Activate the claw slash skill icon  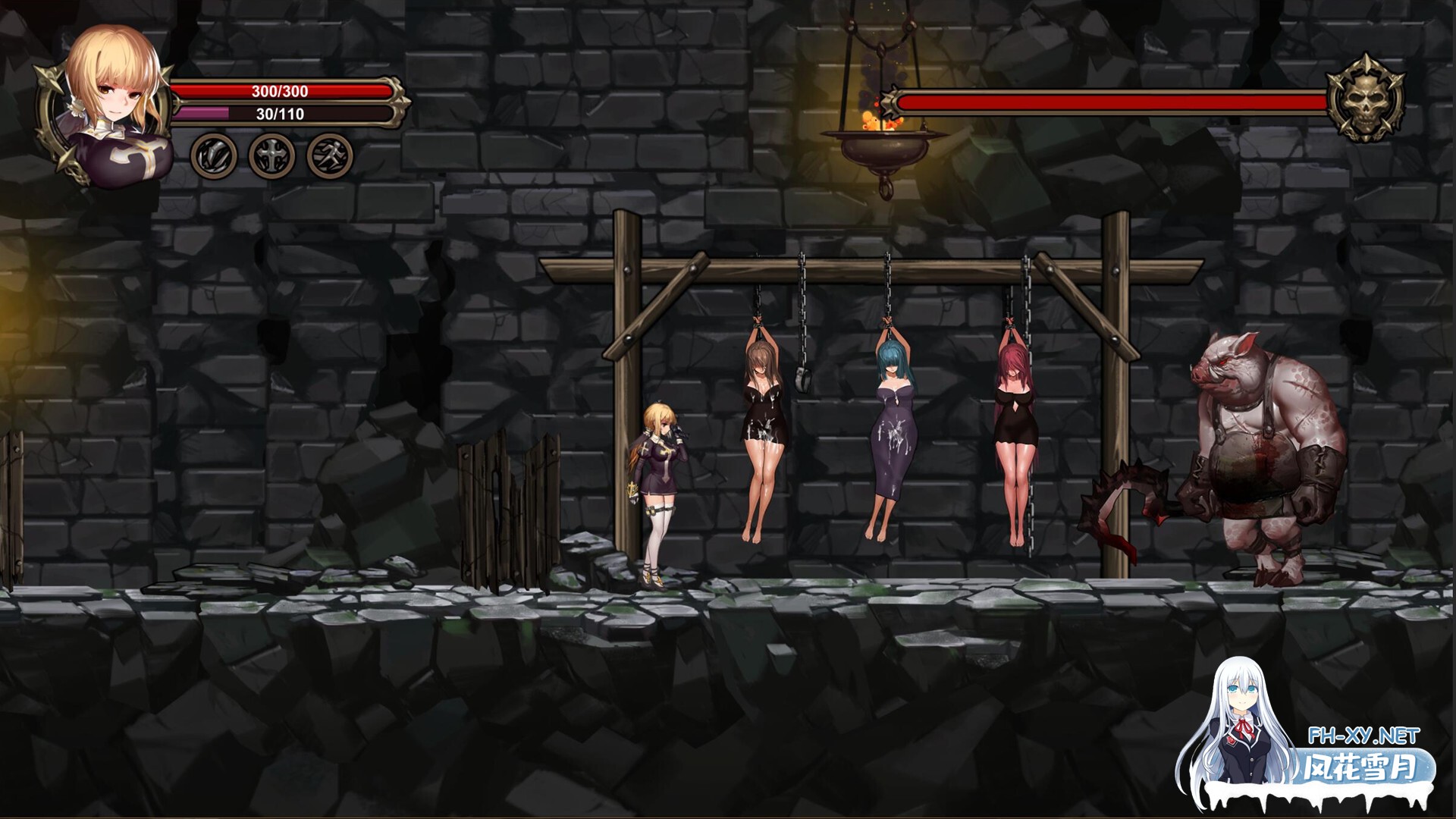point(212,156)
